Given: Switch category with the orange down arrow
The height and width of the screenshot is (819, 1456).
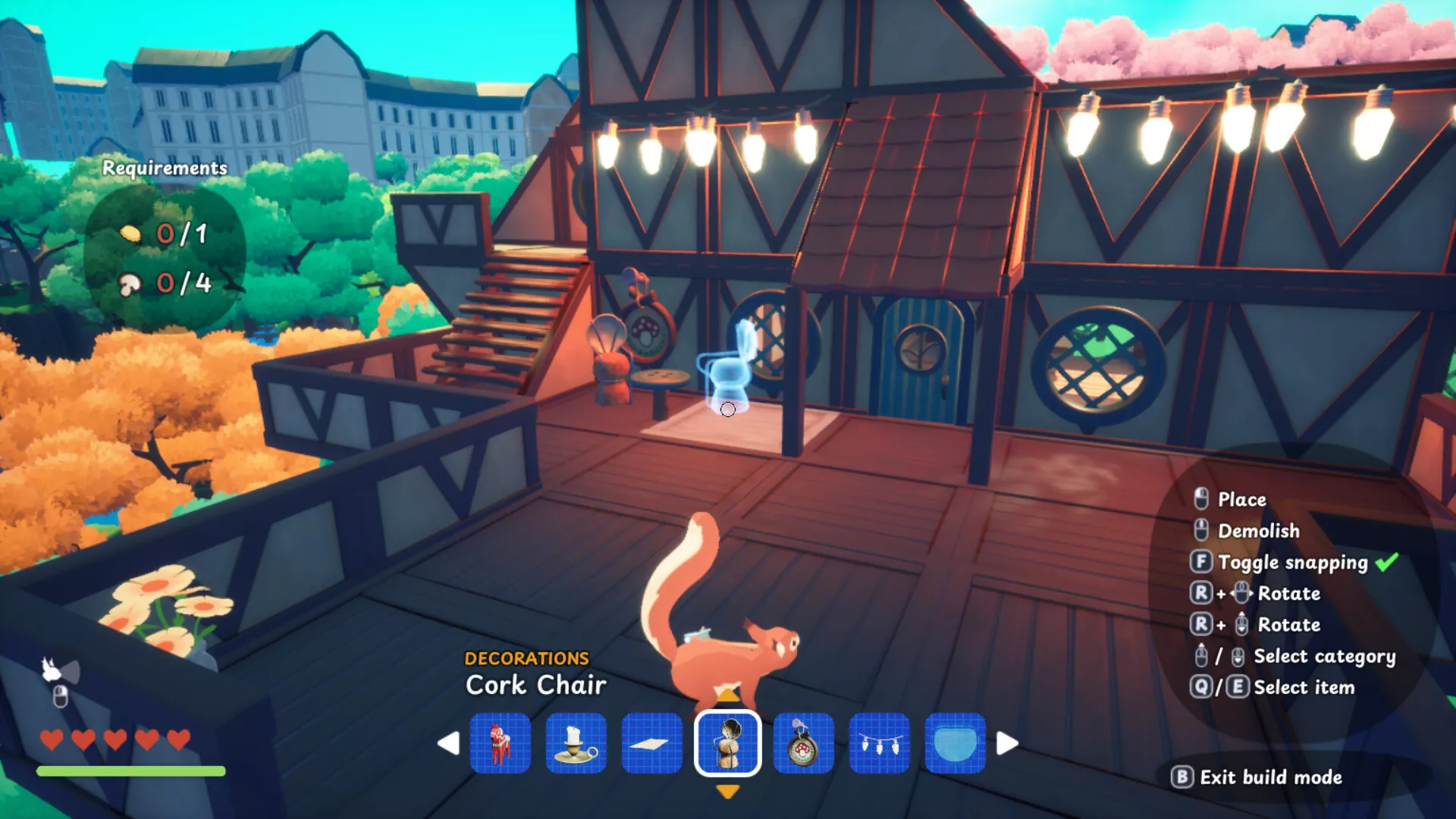Looking at the screenshot, I should [728, 792].
